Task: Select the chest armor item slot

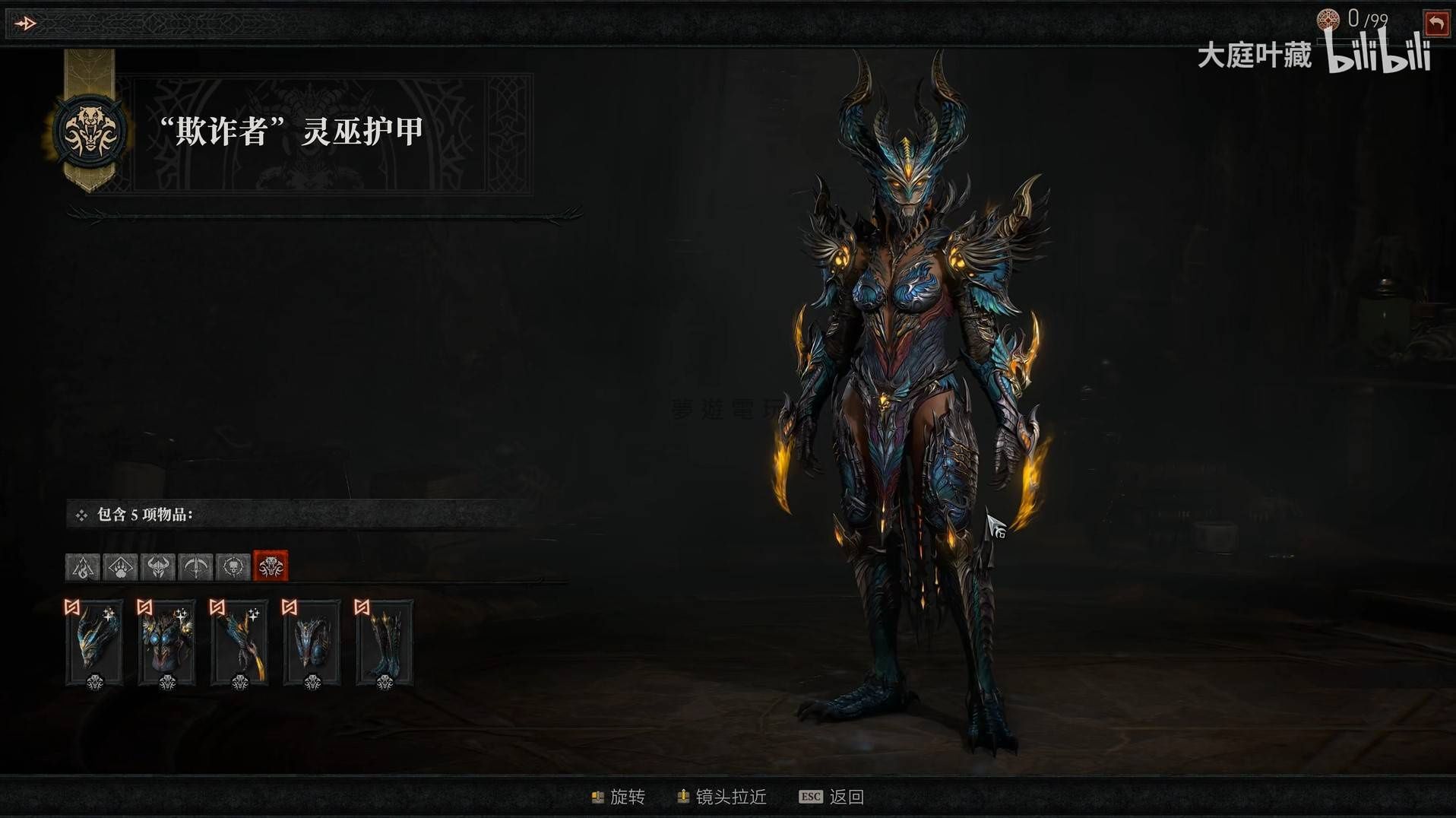Action: (167, 643)
